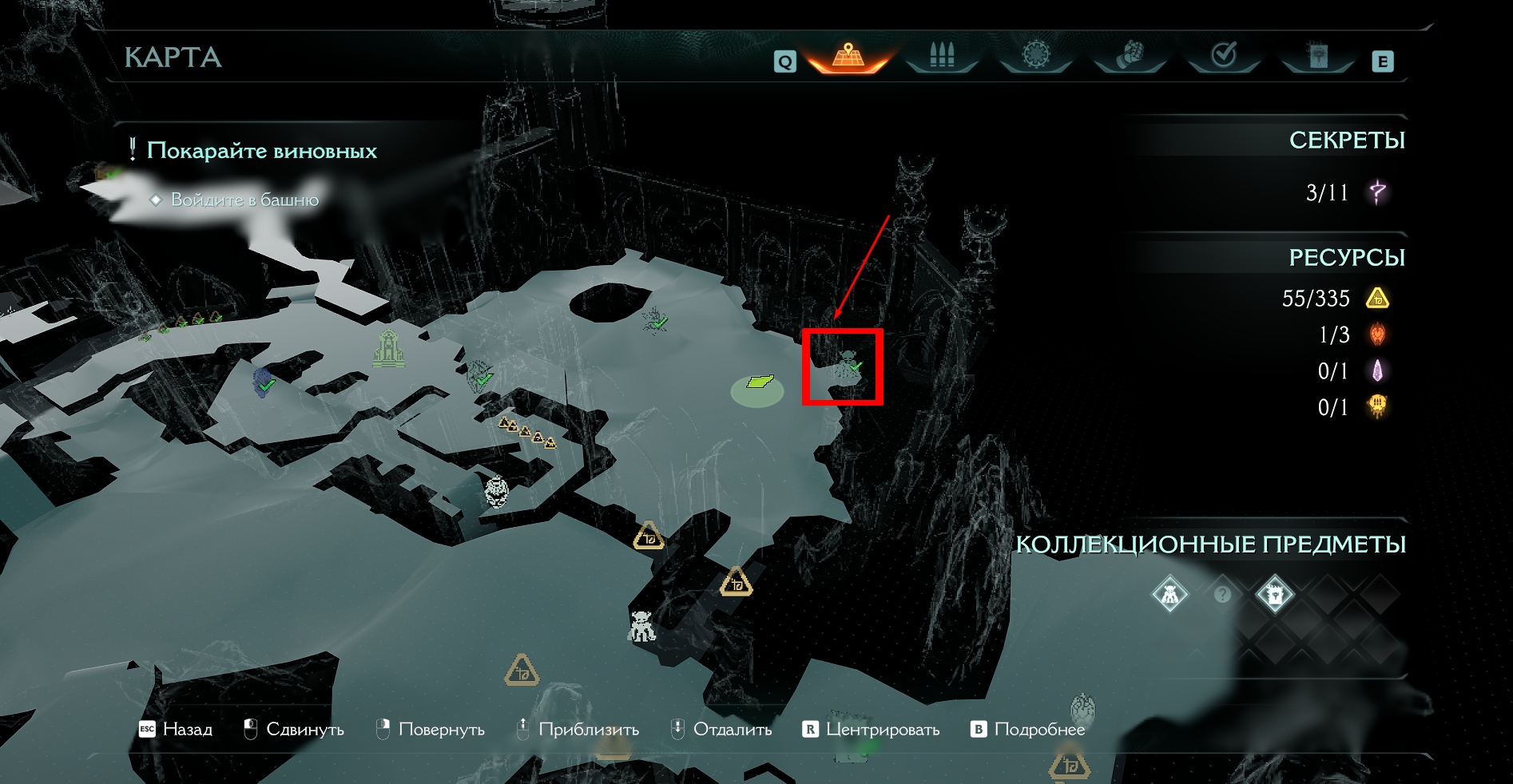
Task: Open the checkmark objectives tab
Action: click(1224, 56)
